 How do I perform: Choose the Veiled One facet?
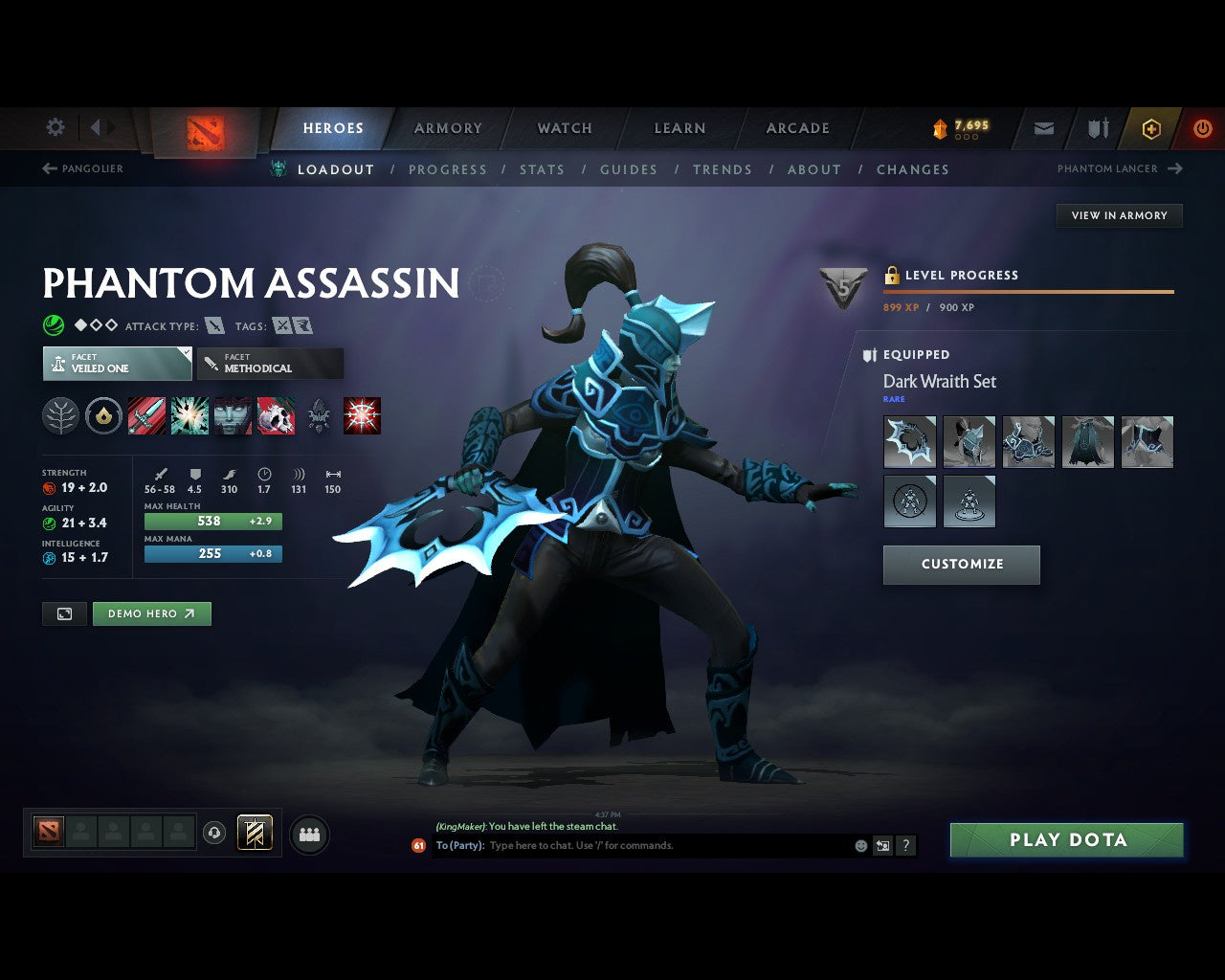(x=117, y=364)
